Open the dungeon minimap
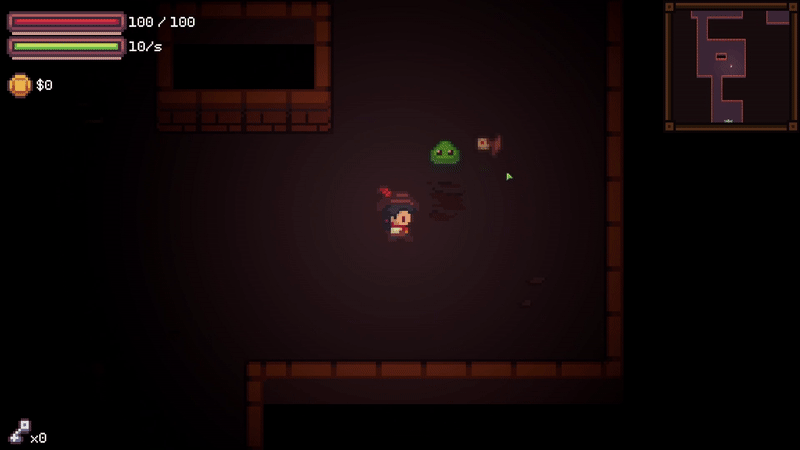The image size is (800, 450). 730,66
